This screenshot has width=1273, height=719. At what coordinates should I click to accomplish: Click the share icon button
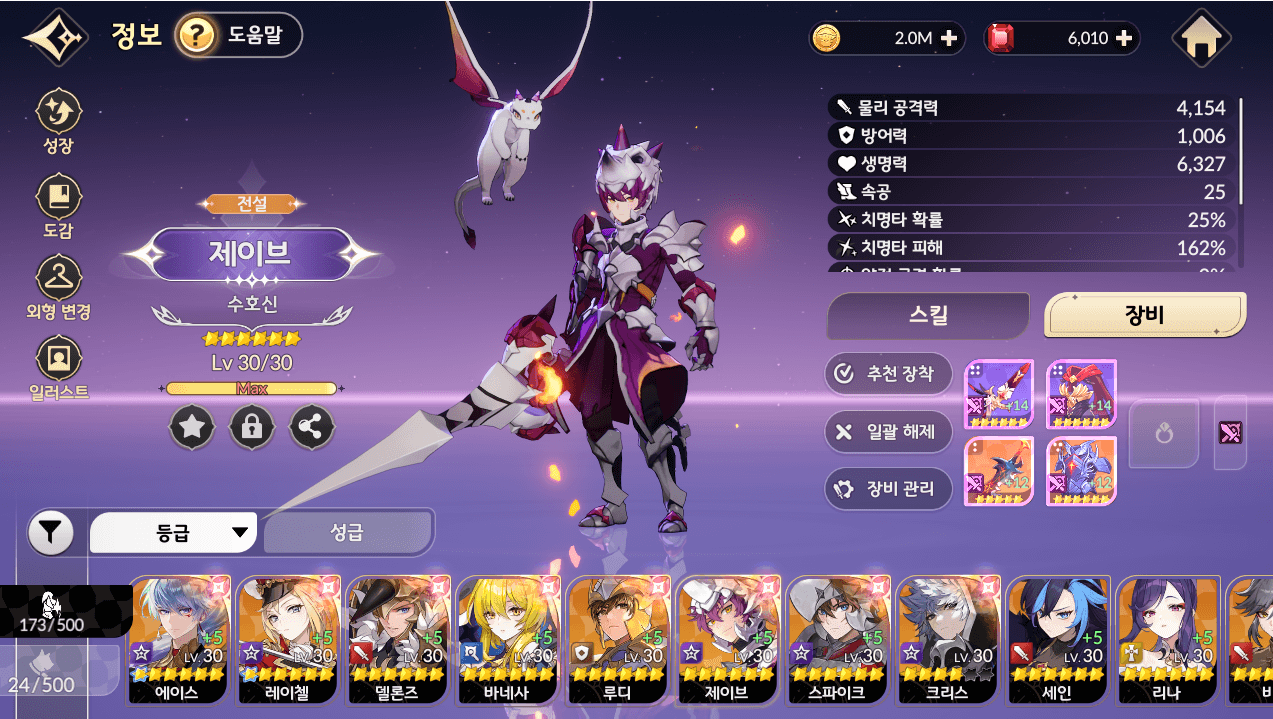pos(311,428)
